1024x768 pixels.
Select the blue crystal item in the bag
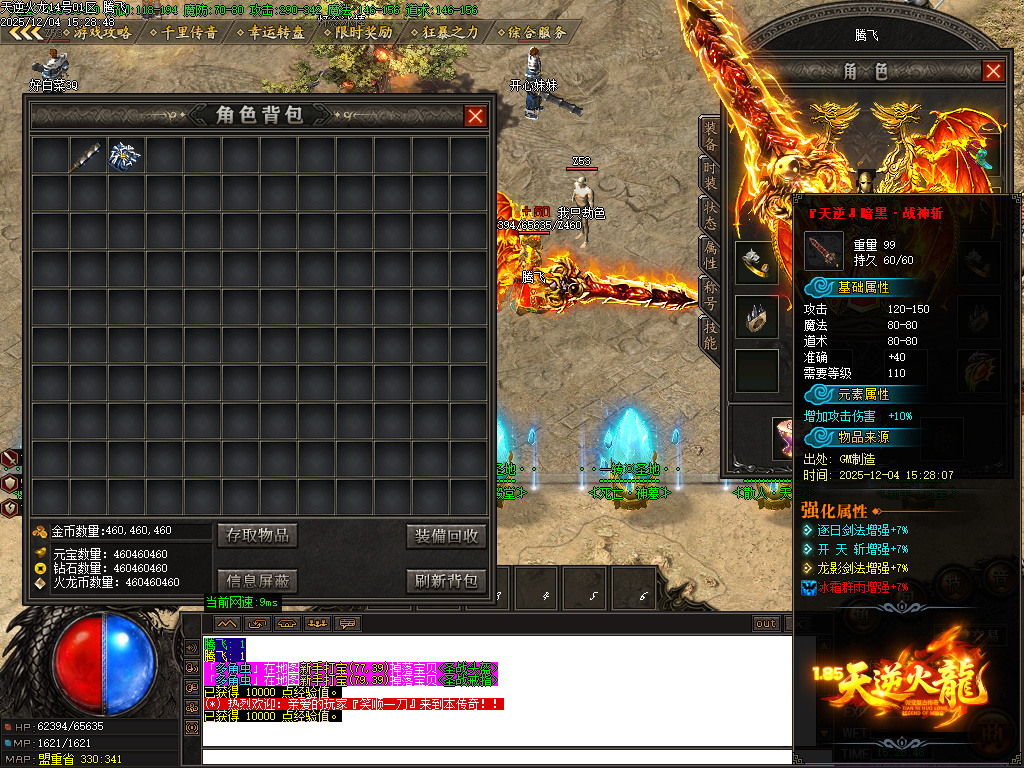125,155
